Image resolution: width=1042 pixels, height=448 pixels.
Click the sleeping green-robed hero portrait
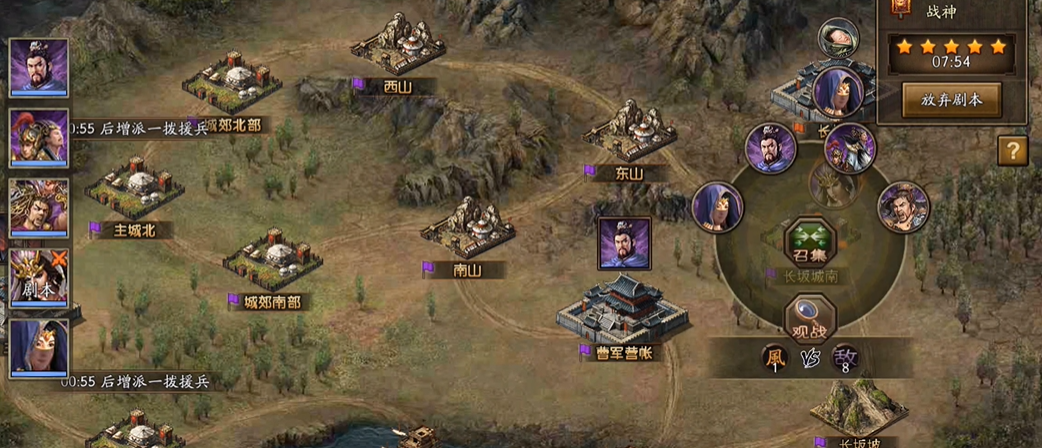click(x=835, y=38)
